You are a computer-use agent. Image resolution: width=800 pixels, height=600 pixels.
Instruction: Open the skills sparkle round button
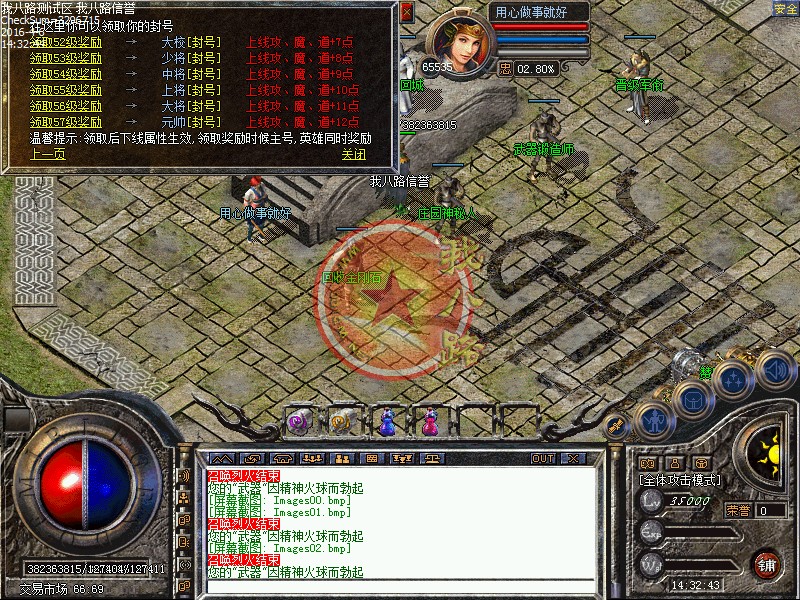[x=734, y=380]
